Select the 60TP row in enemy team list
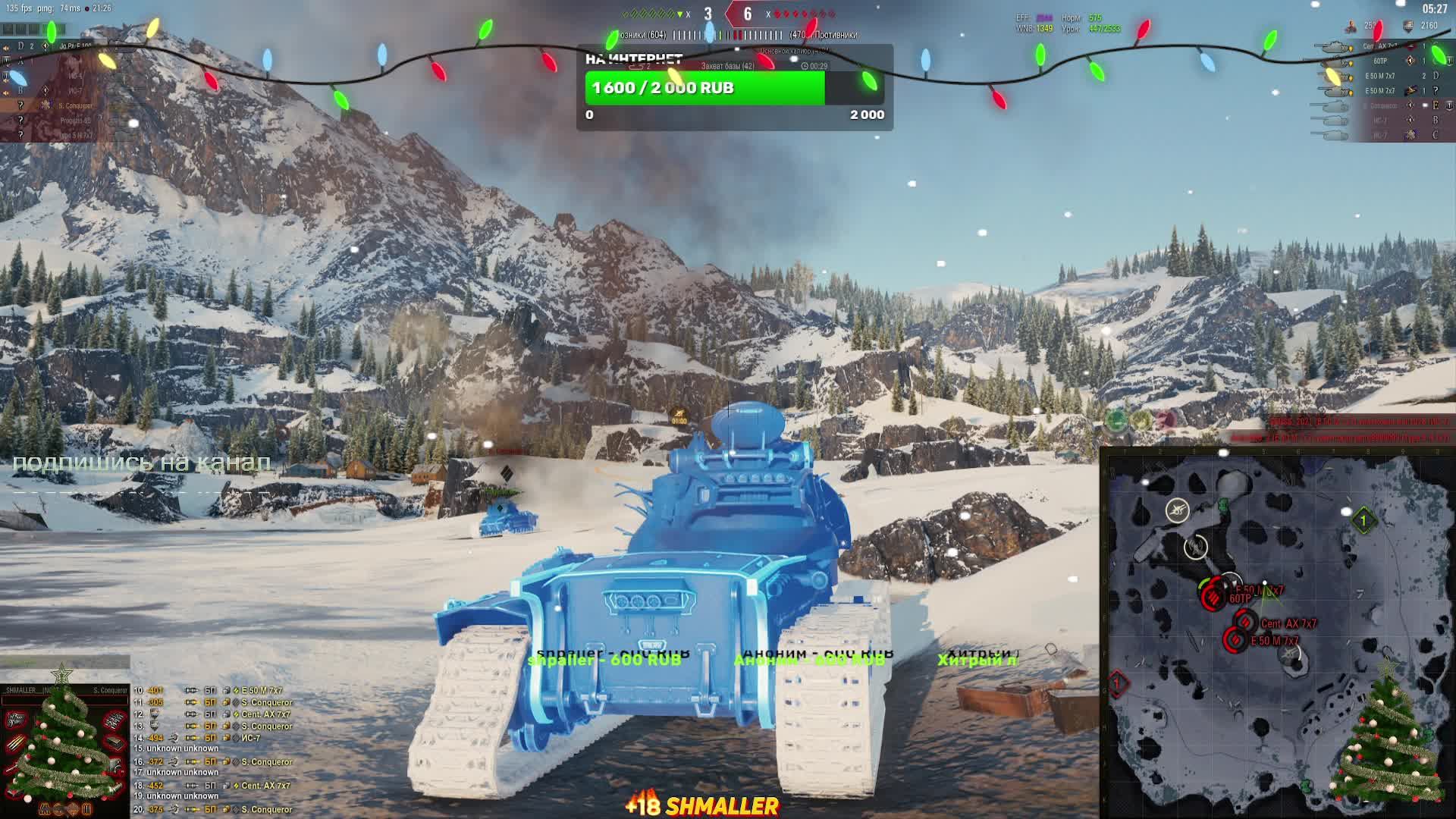This screenshot has height=819, width=1456. [1380, 61]
